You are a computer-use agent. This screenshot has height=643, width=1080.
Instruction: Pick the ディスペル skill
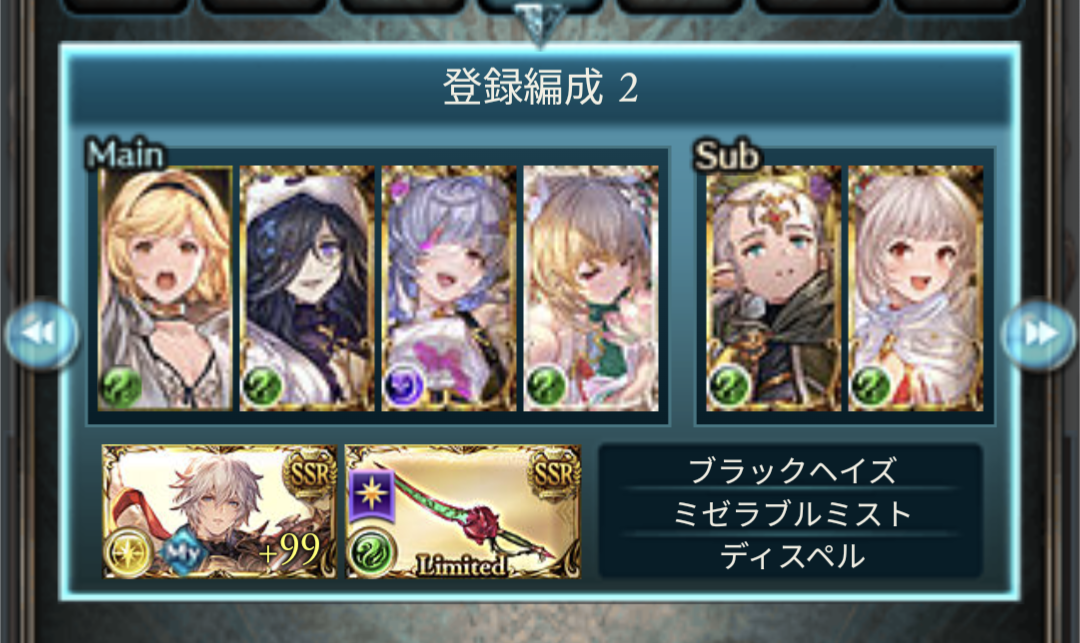point(791,557)
